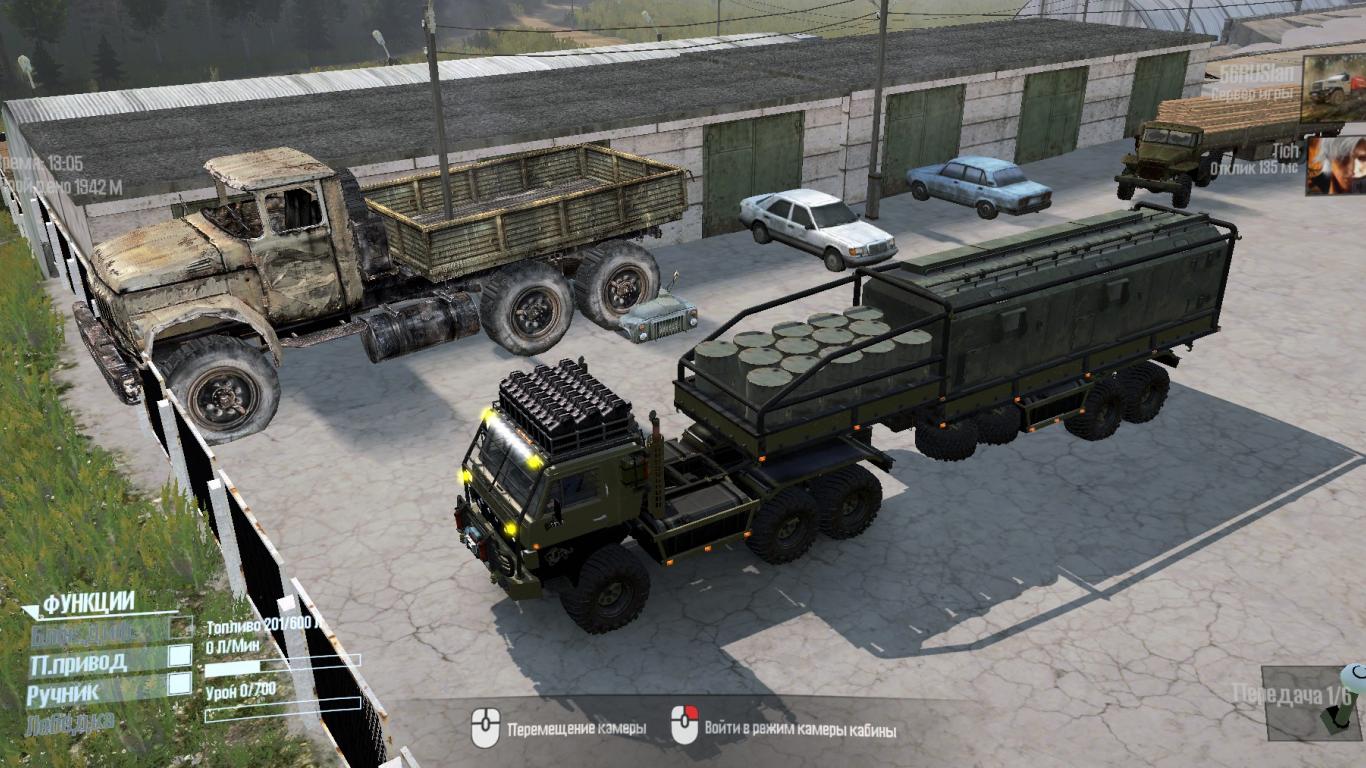
Task: Tick the Блок.Дифф. differential lock checkbox
Action: (180, 627)
